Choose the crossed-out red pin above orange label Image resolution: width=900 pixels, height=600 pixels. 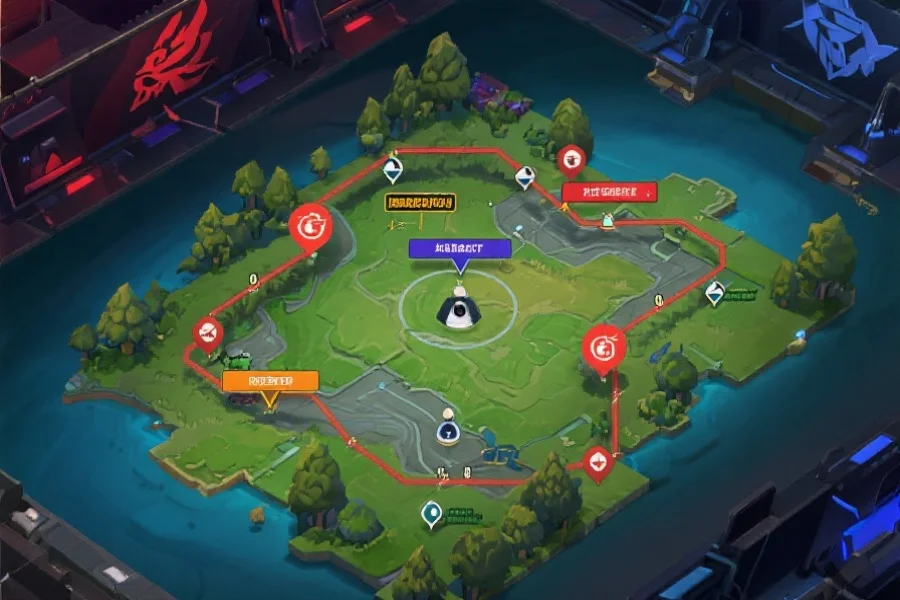tap(207, 333)
